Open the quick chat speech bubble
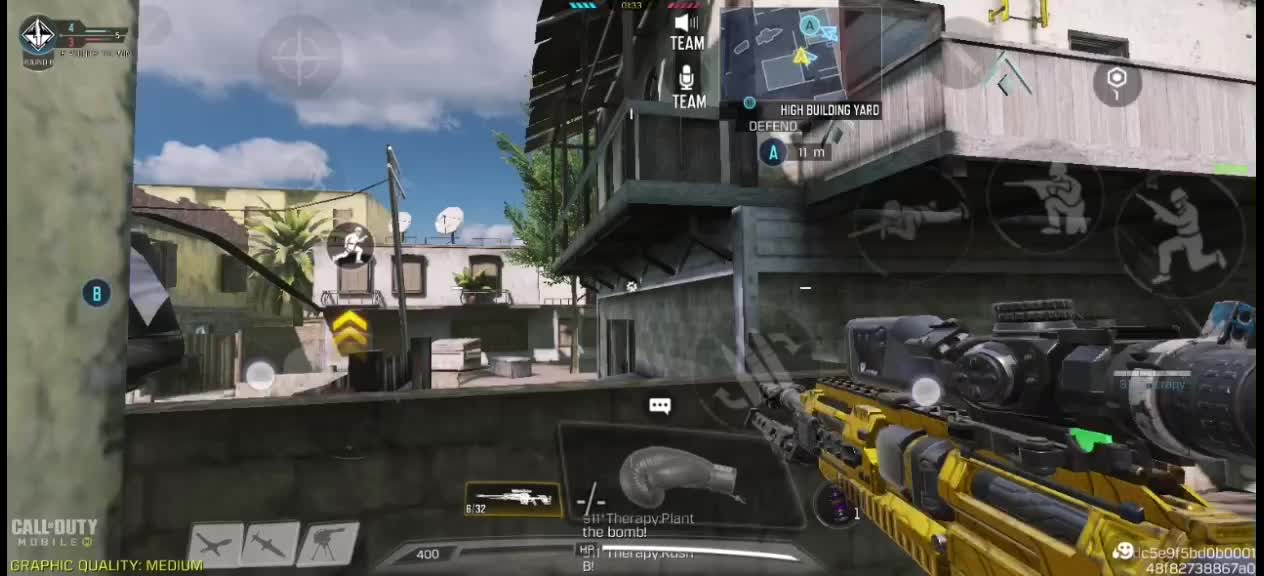 [659, 406]
